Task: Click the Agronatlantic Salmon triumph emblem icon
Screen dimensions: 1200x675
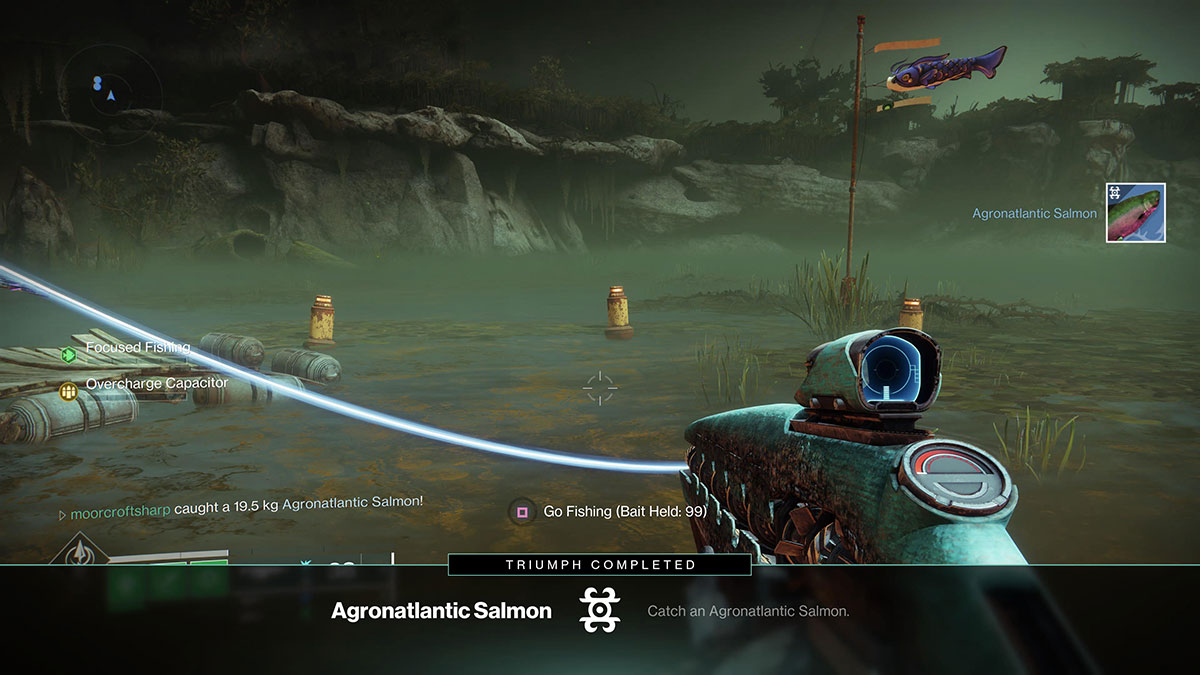Action: (x=600, y=610)
